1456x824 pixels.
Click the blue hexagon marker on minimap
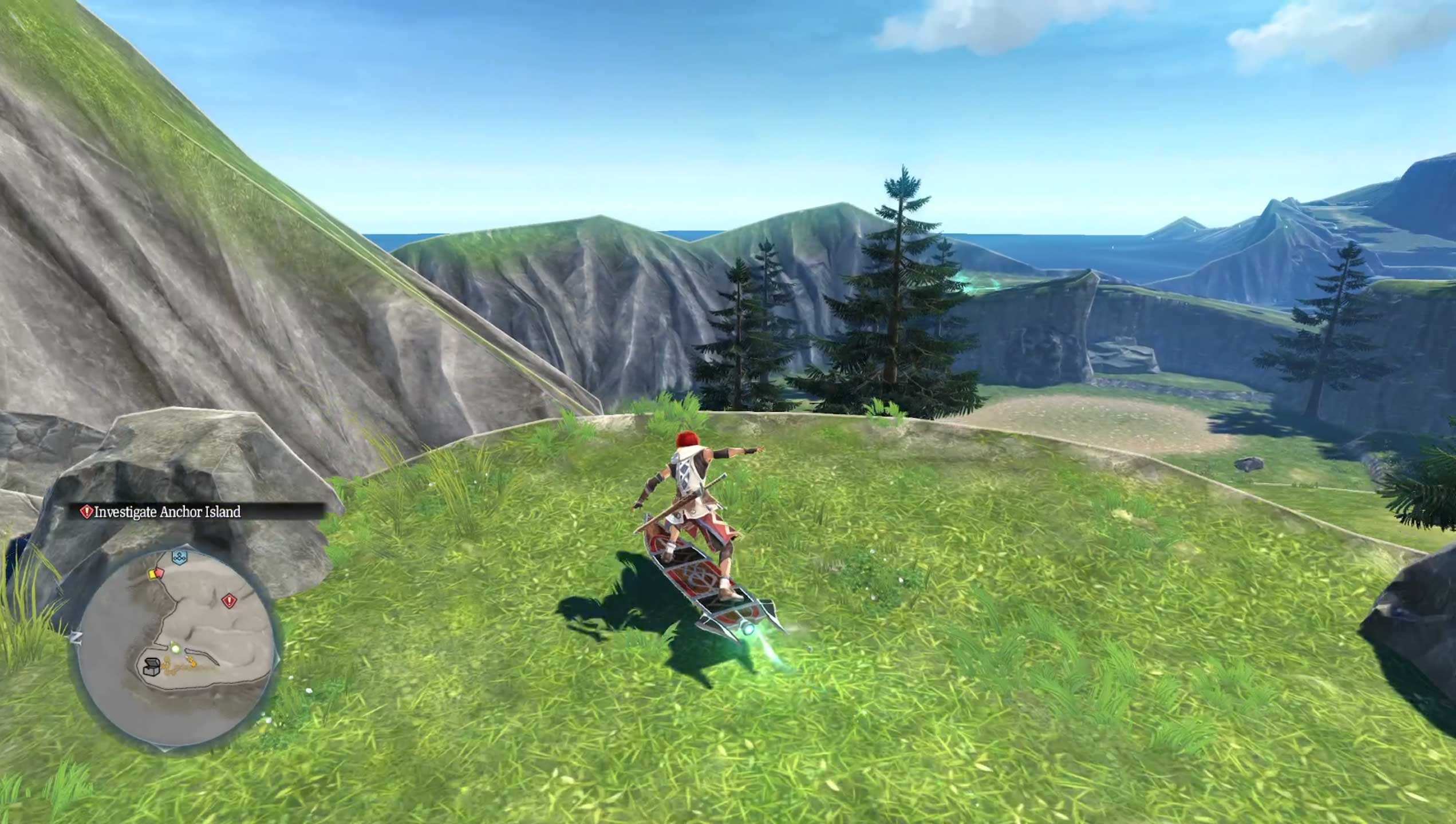180,557
